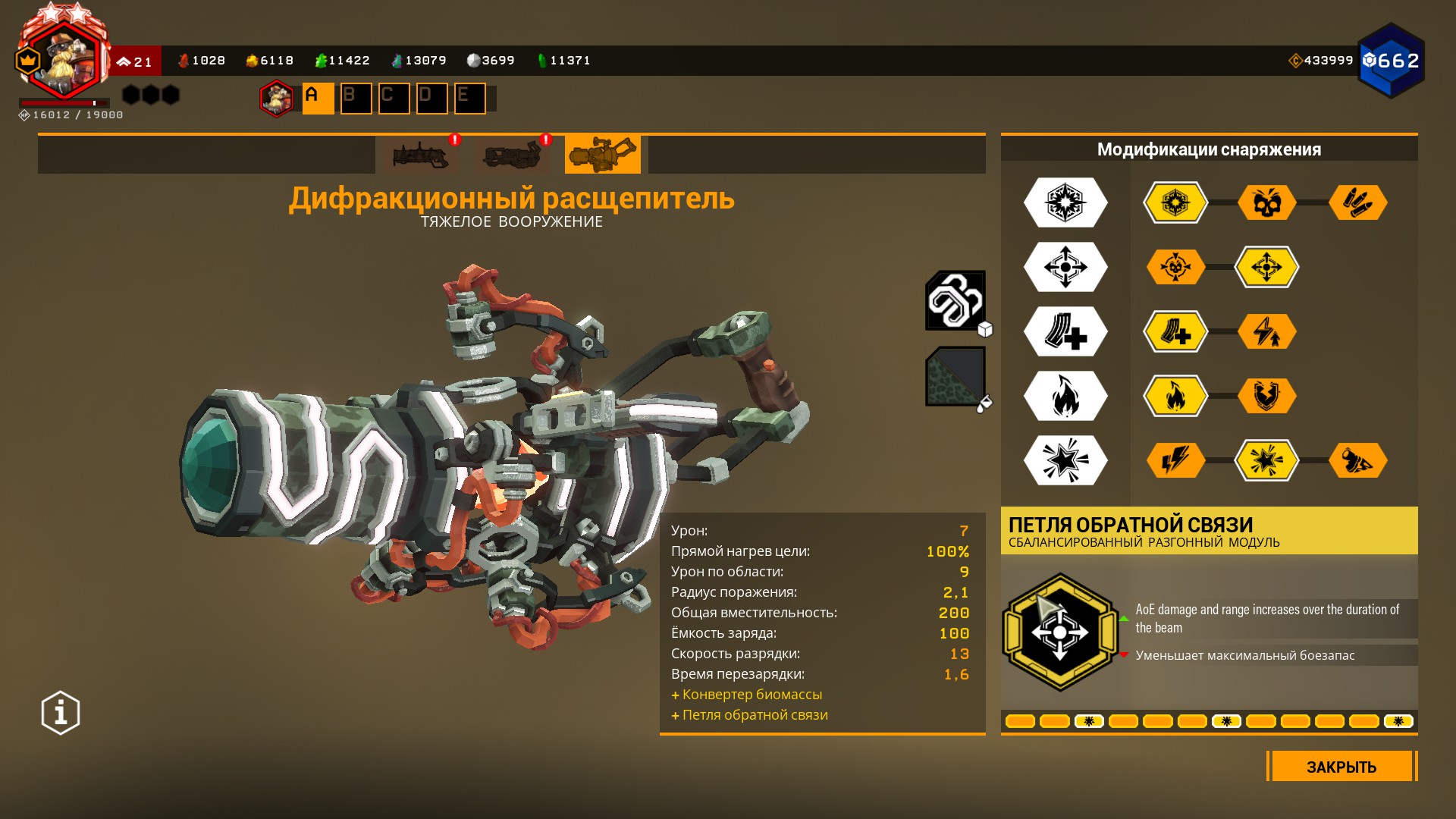
Task: Switch to loadout C
Action: 394,98
